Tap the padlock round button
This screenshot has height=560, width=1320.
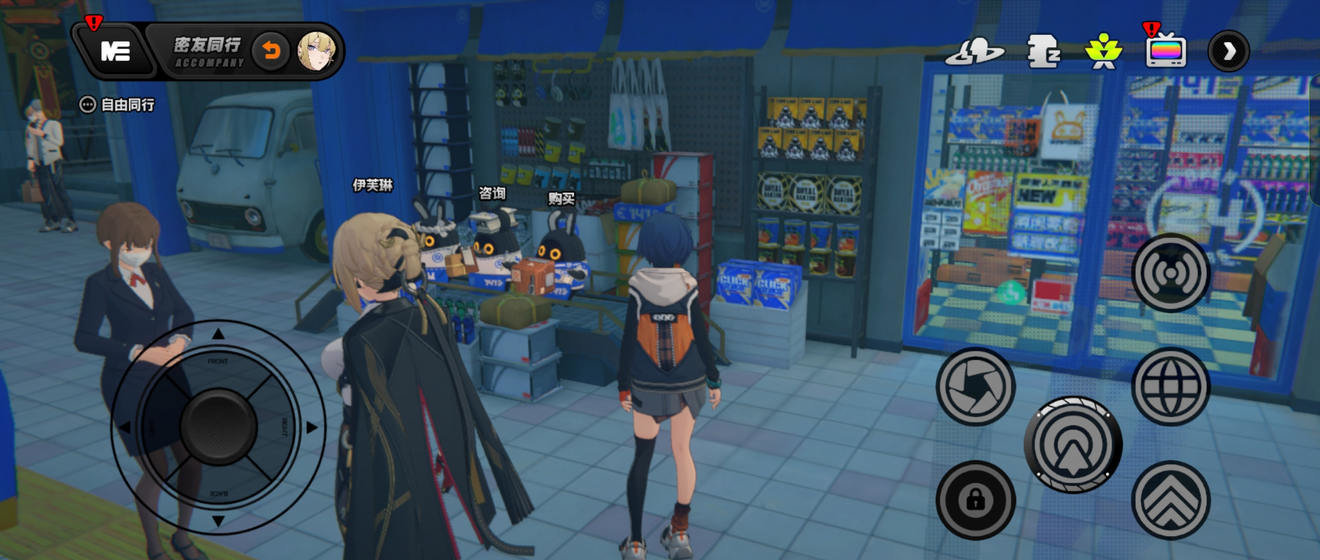[x=975, y=499]
